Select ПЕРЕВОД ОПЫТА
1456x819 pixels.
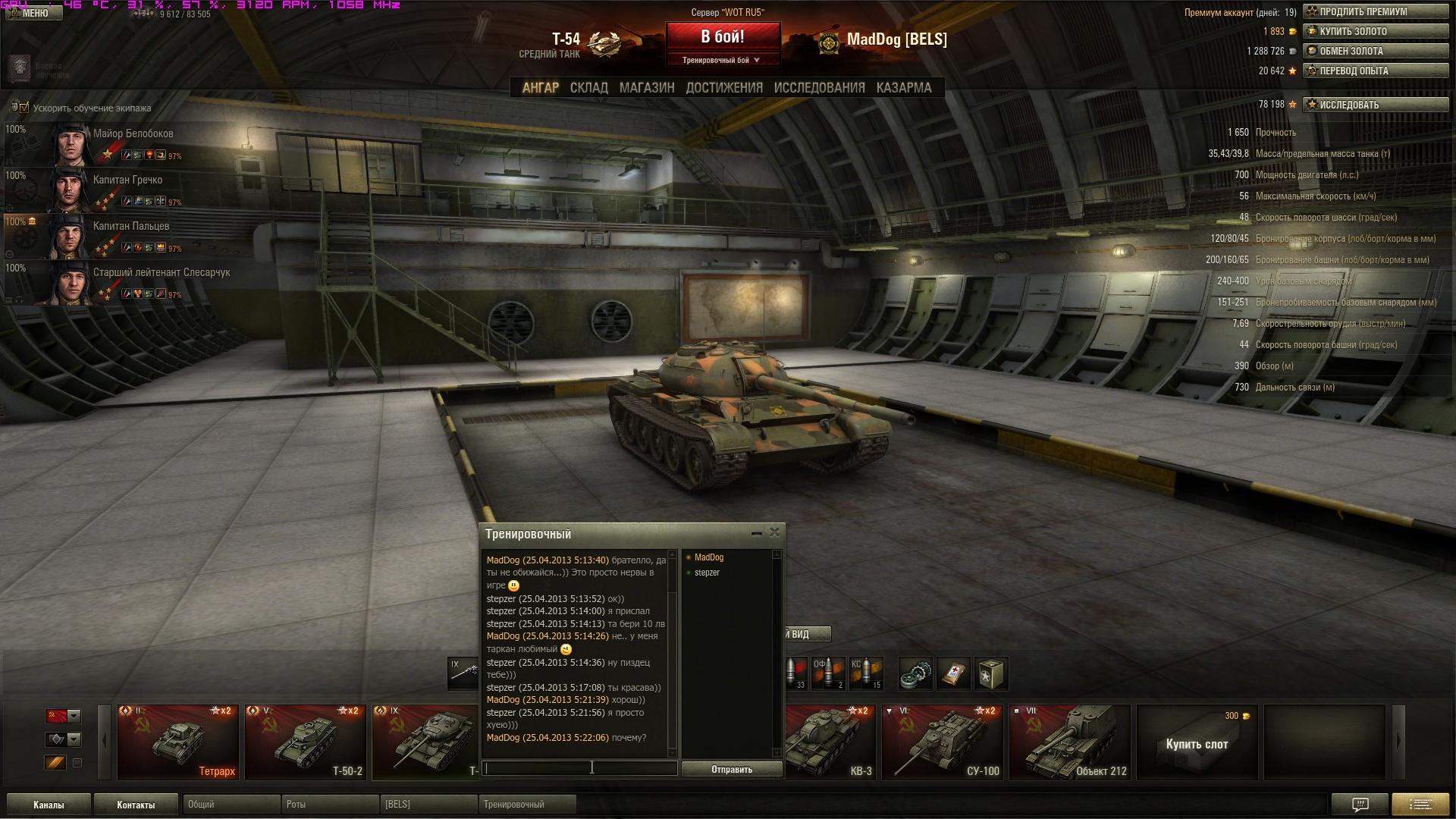(1375, 71)
